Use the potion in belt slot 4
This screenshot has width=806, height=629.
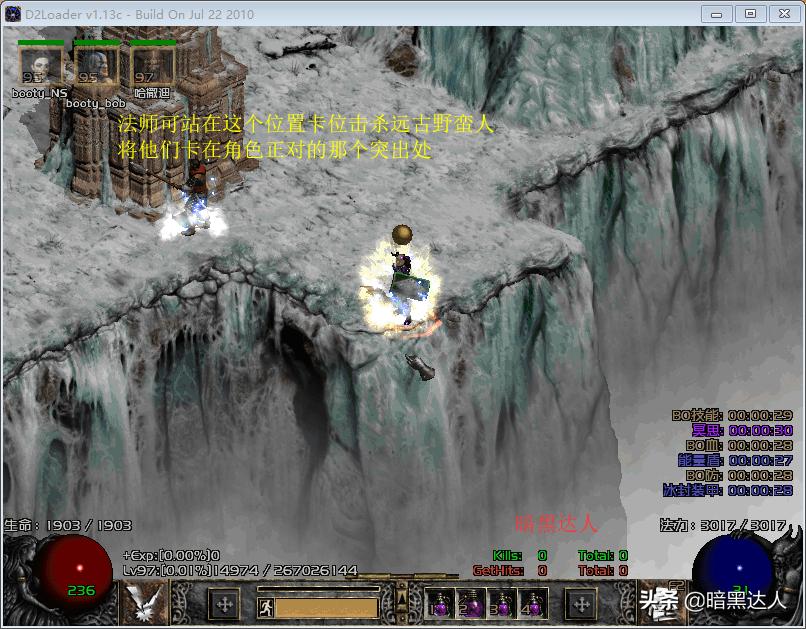(x=531, y=604)
